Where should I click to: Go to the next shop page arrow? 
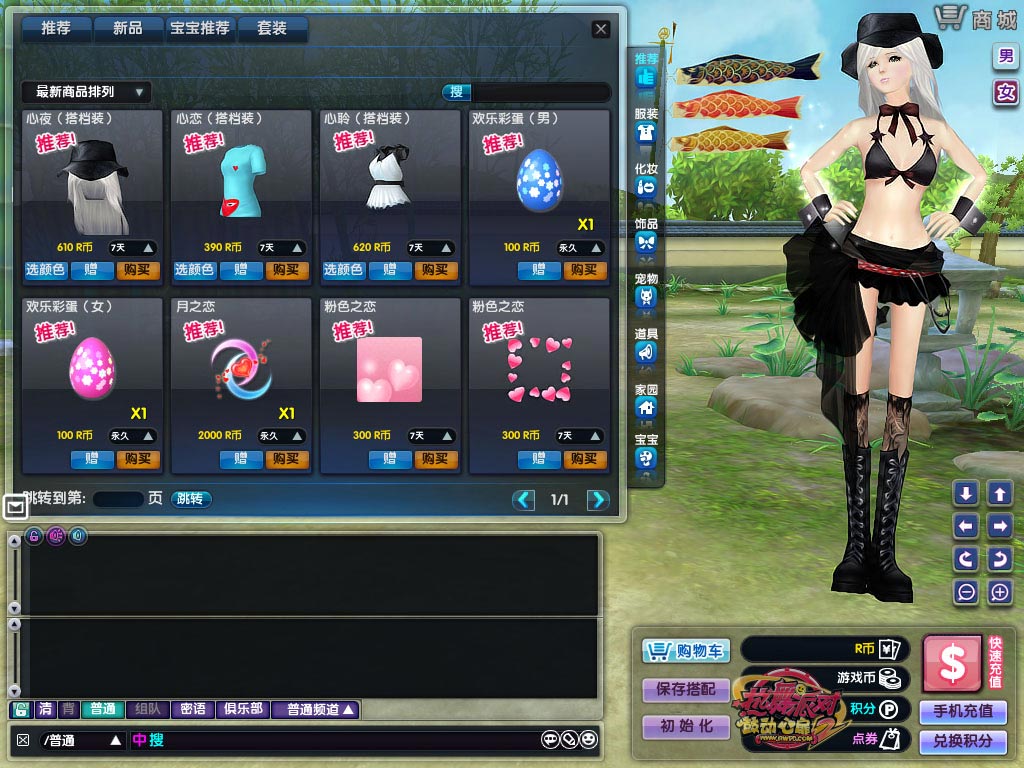point(598,500)
